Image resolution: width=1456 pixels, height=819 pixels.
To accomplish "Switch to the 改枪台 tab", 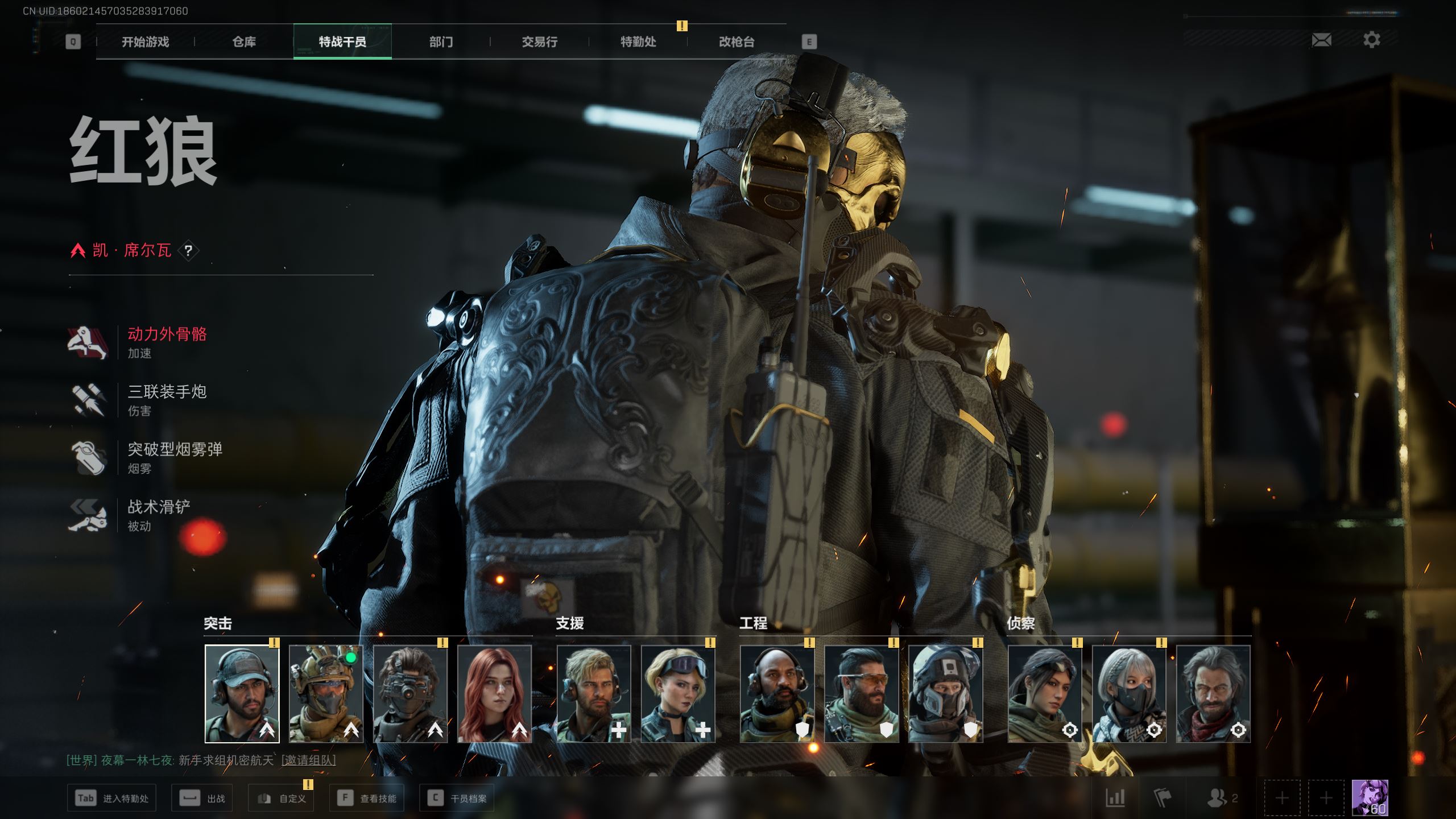I will tap(737, 42).
